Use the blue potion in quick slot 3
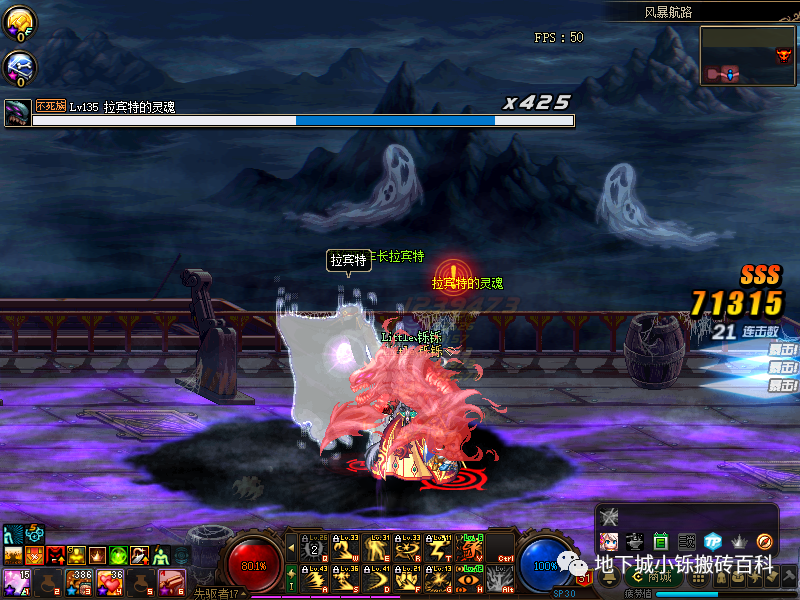 (78, 581)
